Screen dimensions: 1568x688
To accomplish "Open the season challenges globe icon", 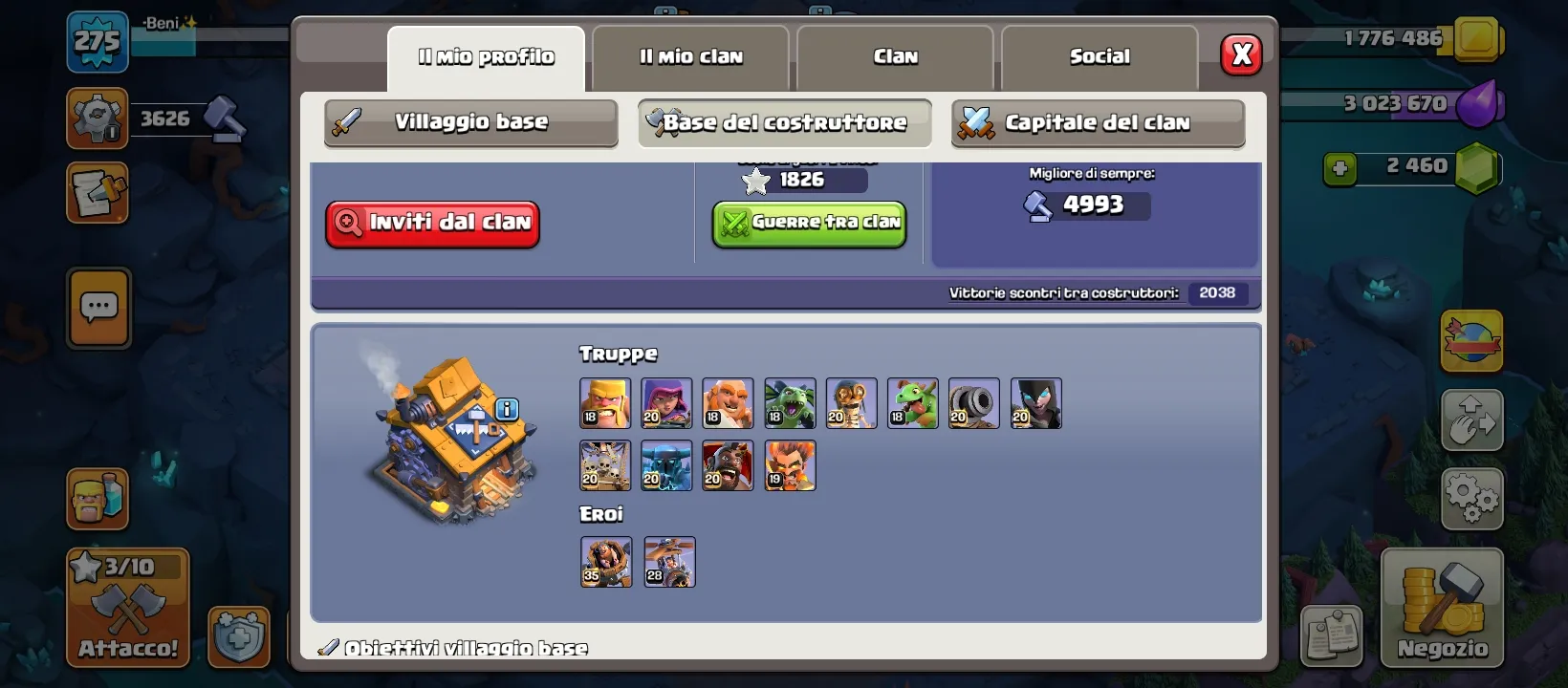I will (1472, 342).
